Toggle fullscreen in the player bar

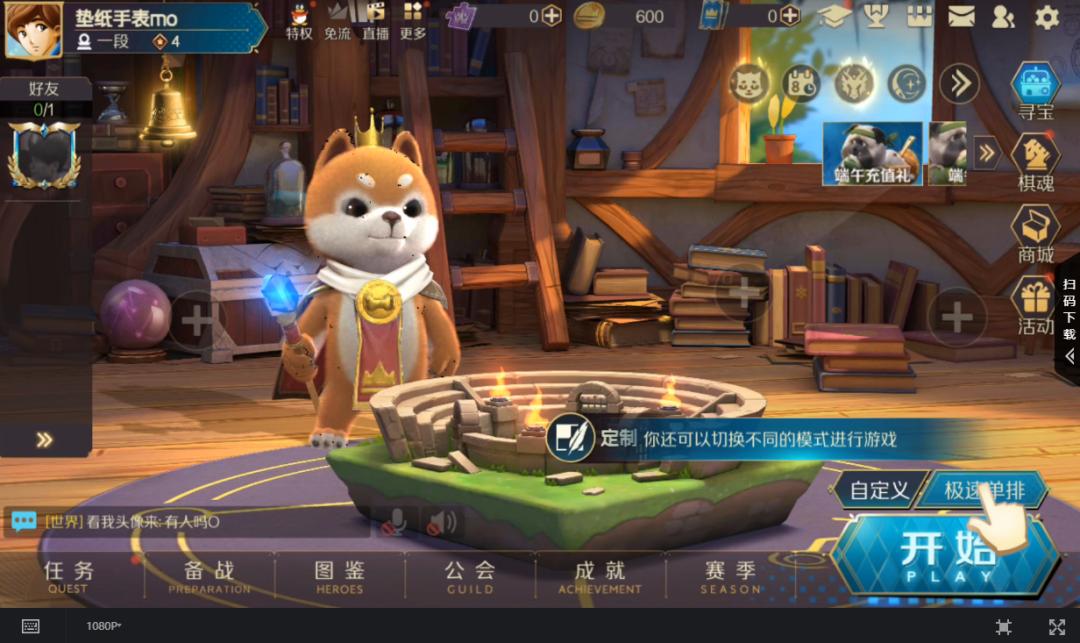point(1056,626)
